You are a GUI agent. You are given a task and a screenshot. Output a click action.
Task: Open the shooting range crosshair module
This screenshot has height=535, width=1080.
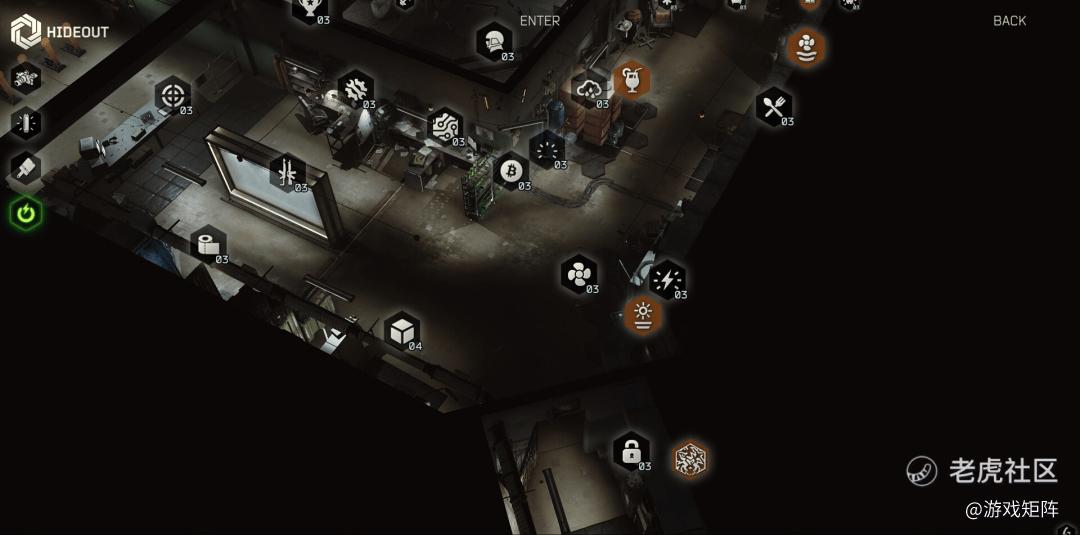click(x=173, y=97)
